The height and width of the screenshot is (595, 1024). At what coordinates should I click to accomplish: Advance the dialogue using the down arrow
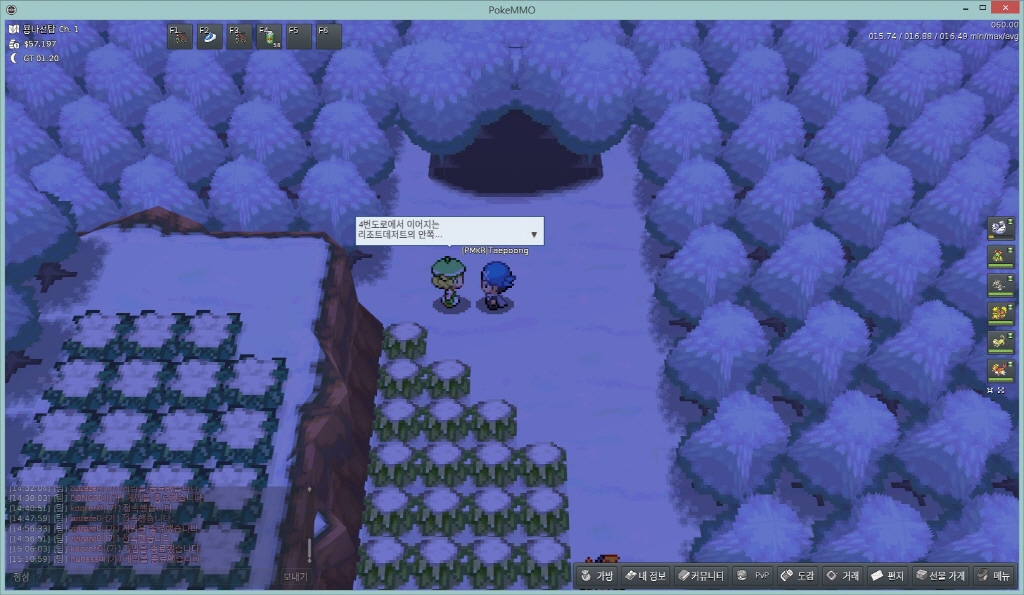coord(535,235)
